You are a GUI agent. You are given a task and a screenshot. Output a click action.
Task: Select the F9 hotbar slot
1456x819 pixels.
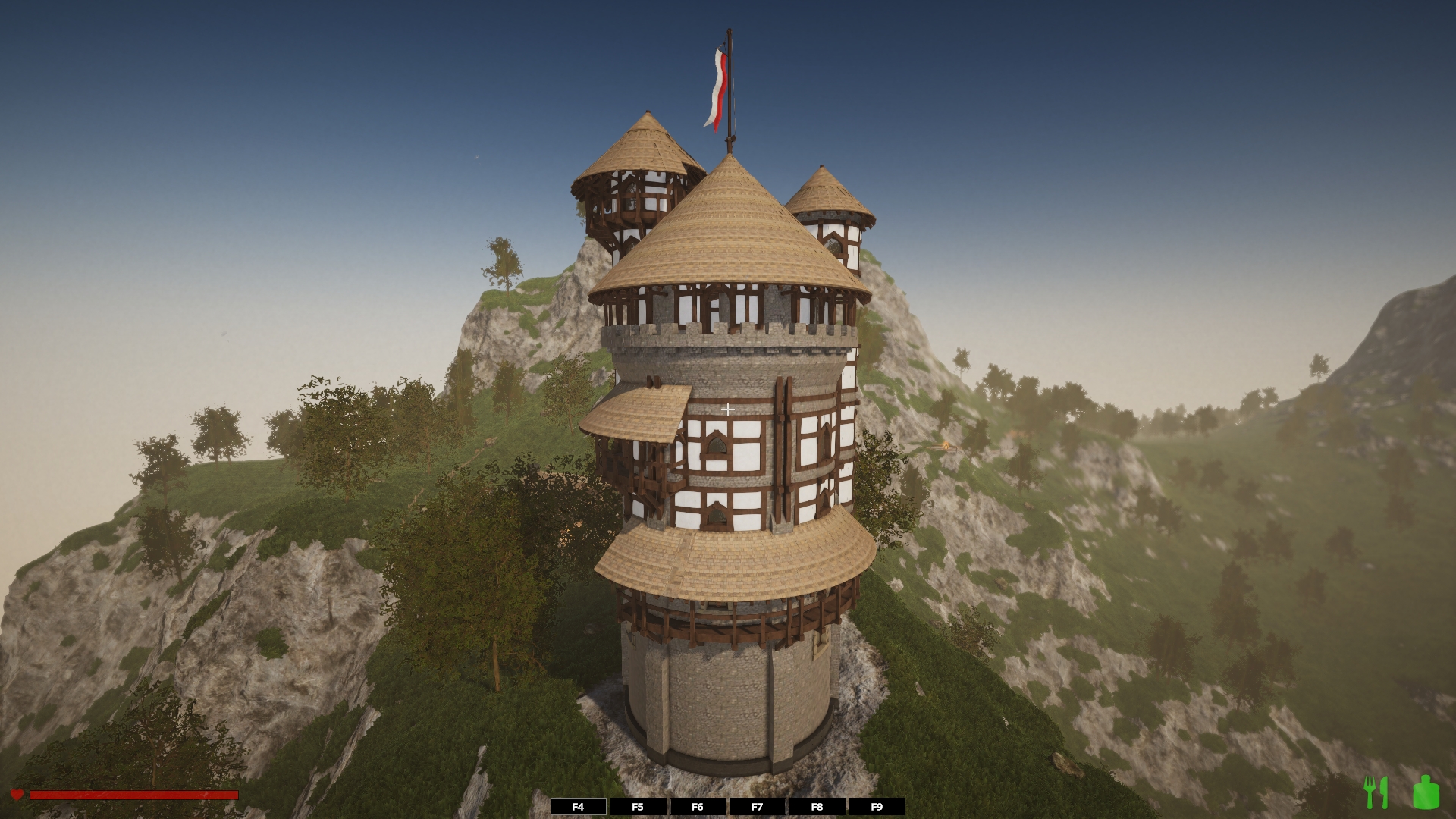877,807
